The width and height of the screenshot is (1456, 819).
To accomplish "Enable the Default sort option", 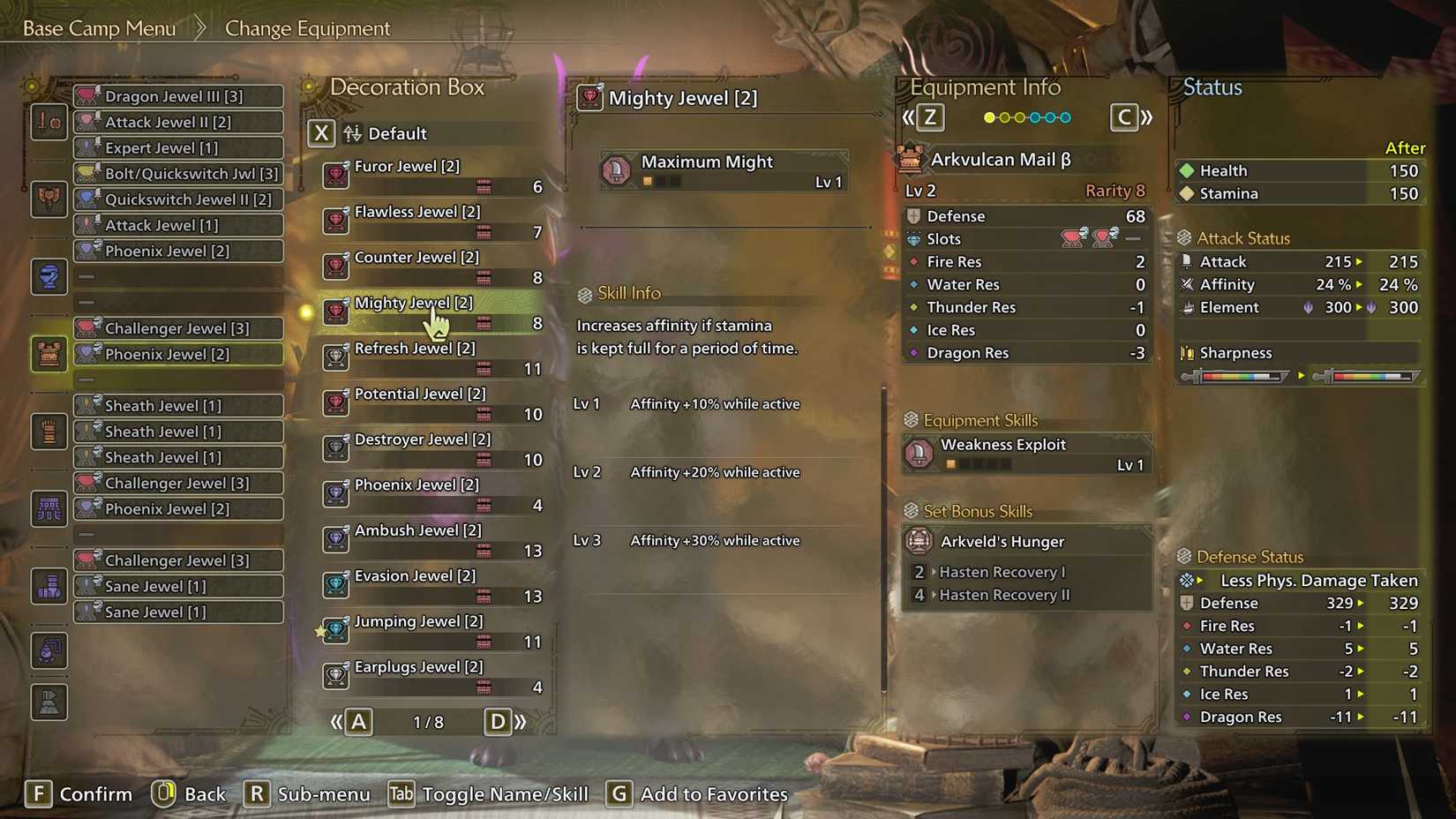I will (321, 134).
